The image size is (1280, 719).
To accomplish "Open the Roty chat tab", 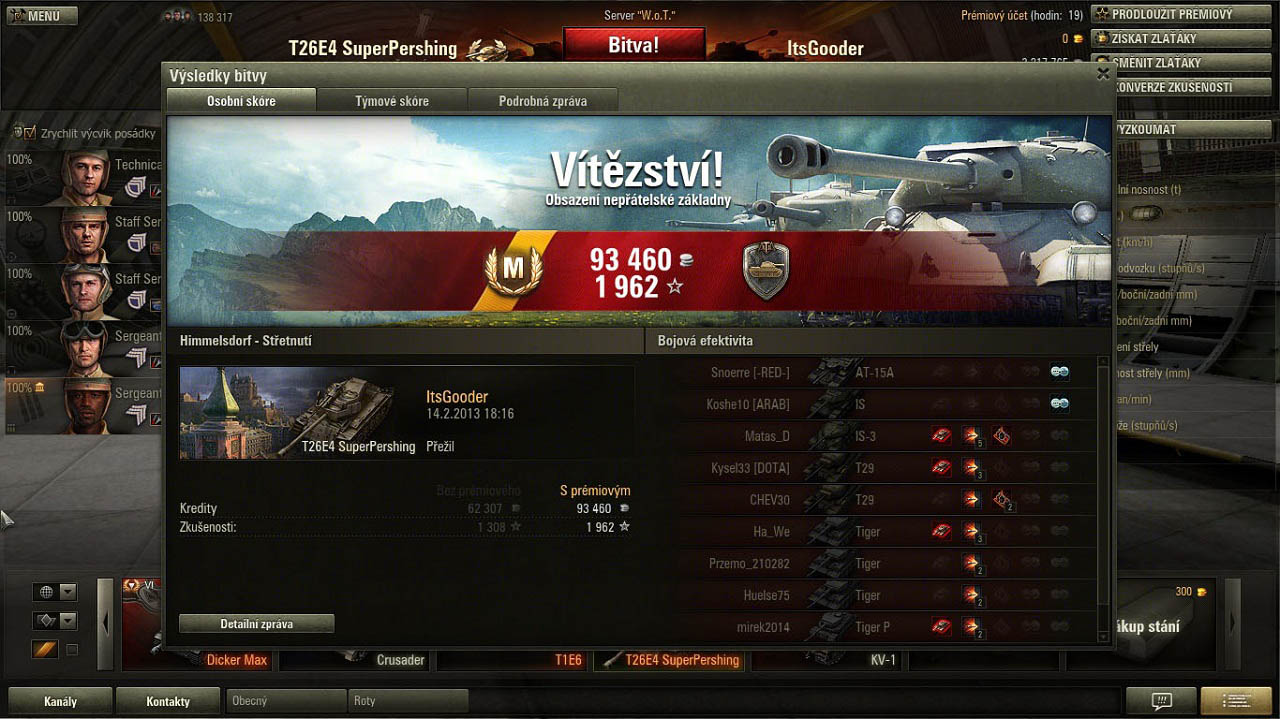I will 408,701.
